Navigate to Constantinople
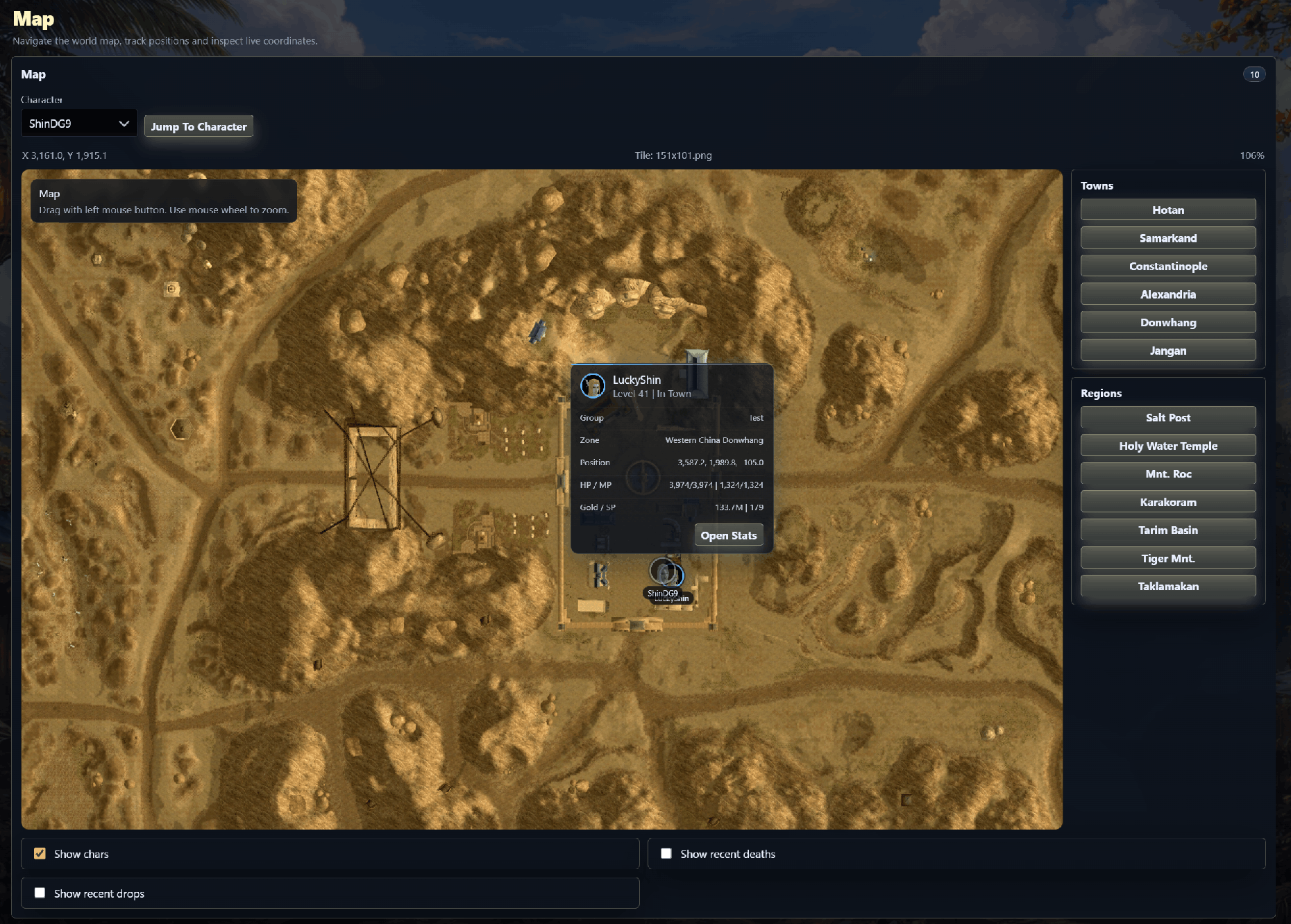The width and height of the screenshot is (1291, 924). (1167, 266)
